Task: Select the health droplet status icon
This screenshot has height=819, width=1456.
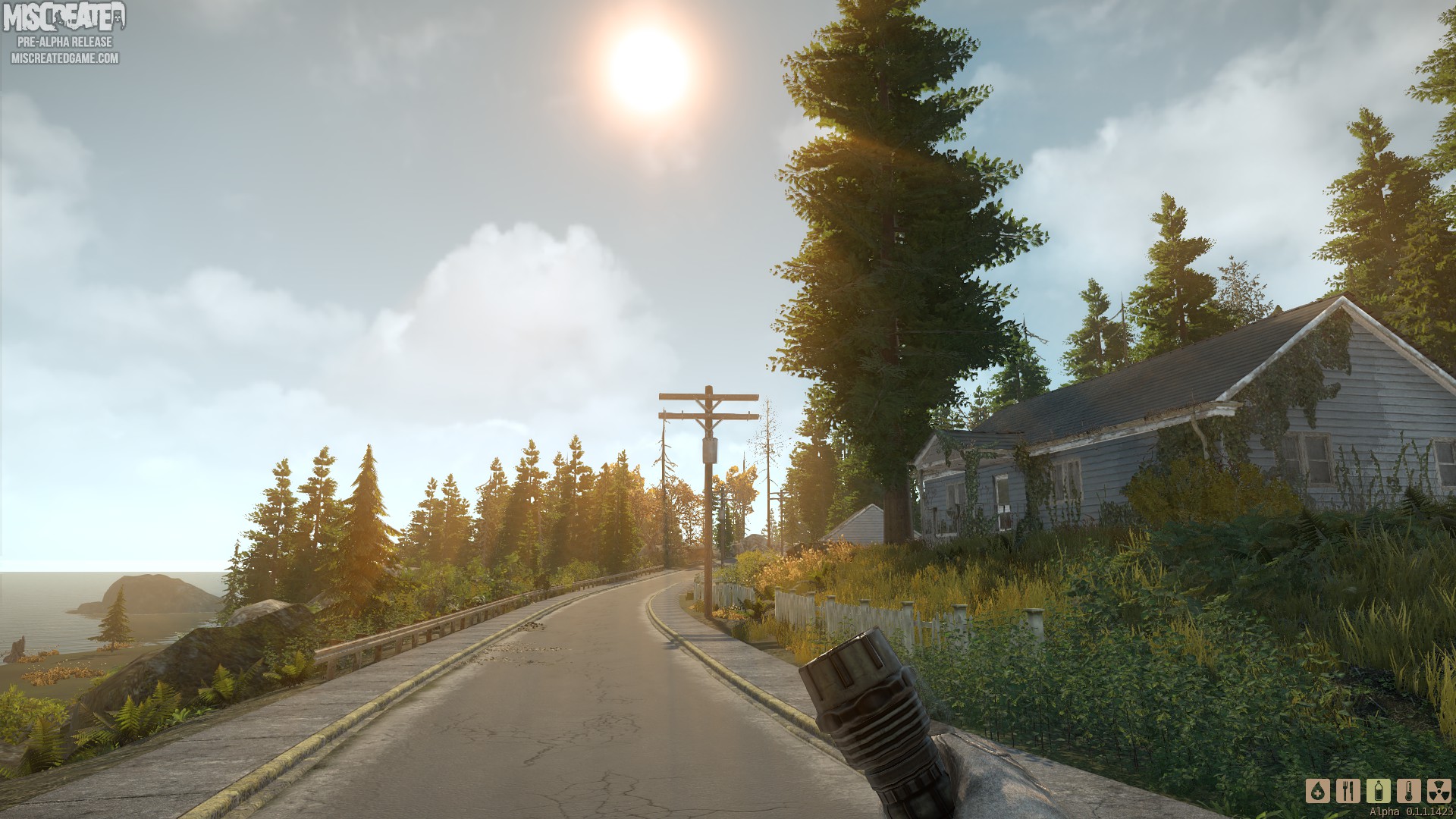Action: coord(1318,792)
